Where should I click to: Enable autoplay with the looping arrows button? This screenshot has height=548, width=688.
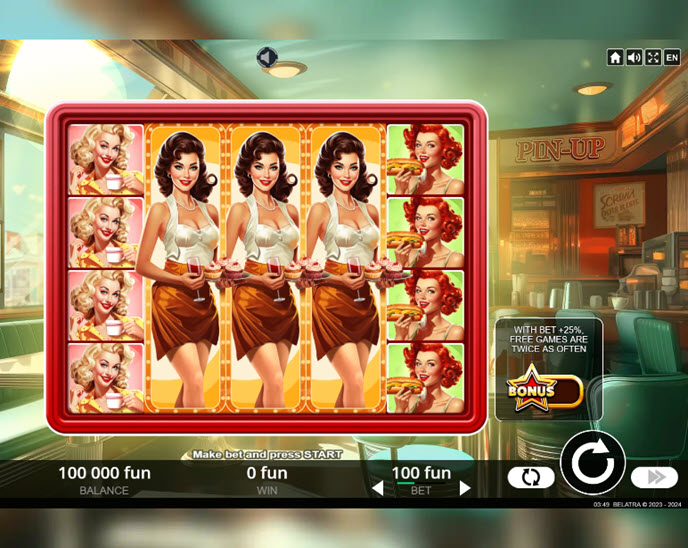(x=531, y=477)
